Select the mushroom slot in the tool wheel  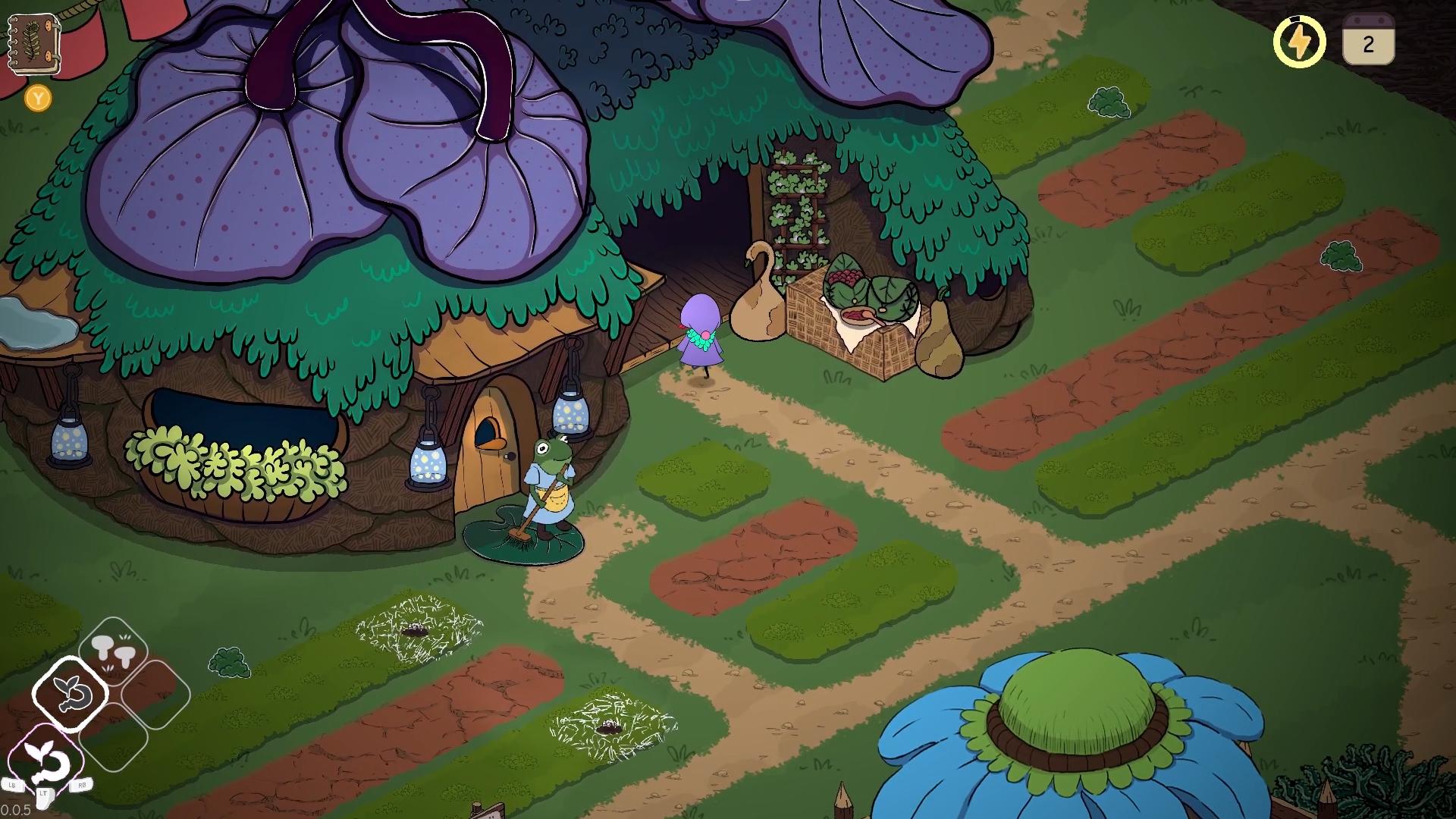[x=113, y=651]
